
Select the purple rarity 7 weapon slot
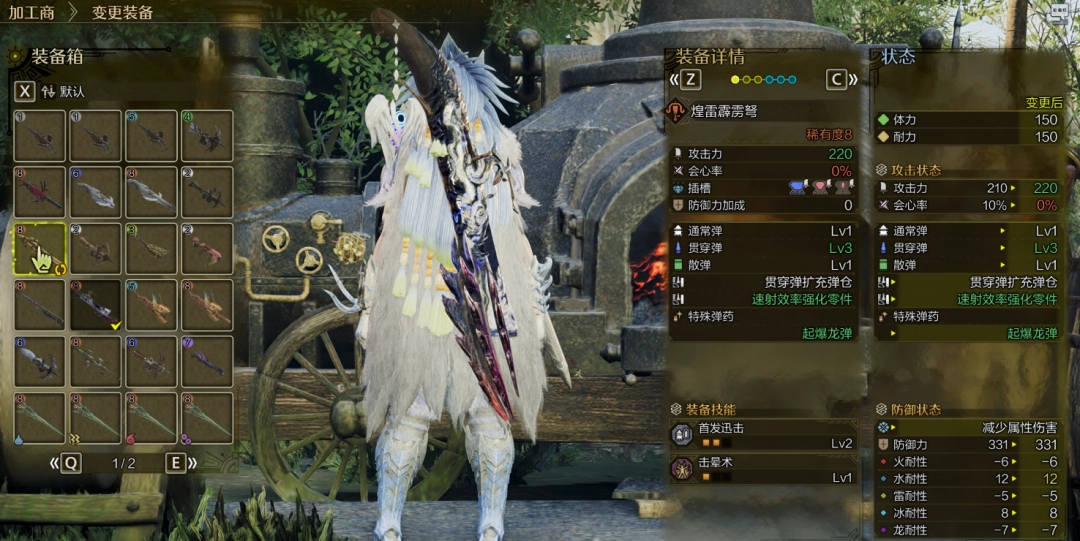coord(208,361)
